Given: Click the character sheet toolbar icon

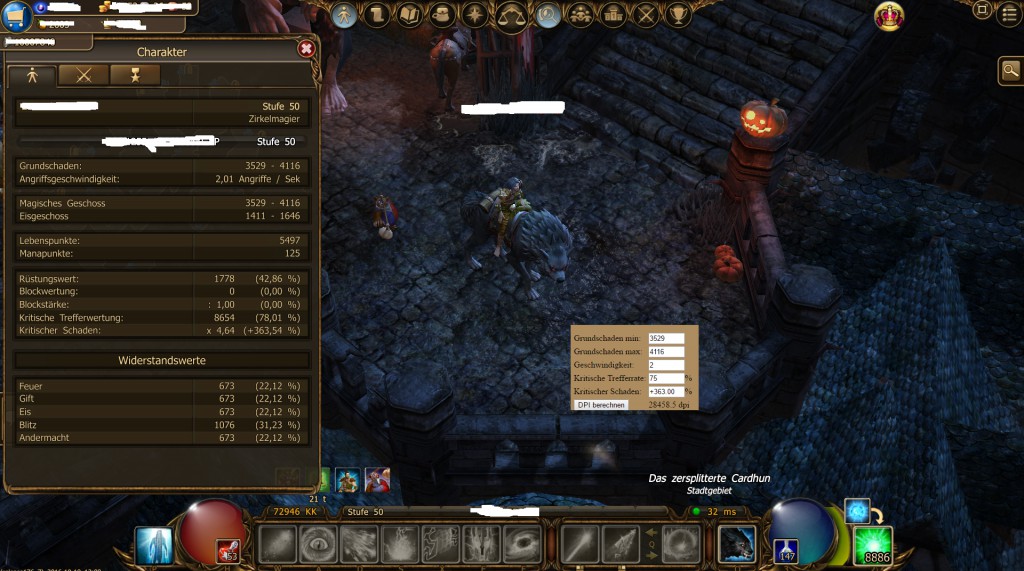Looking at the screenshot, I should (344, 15).
